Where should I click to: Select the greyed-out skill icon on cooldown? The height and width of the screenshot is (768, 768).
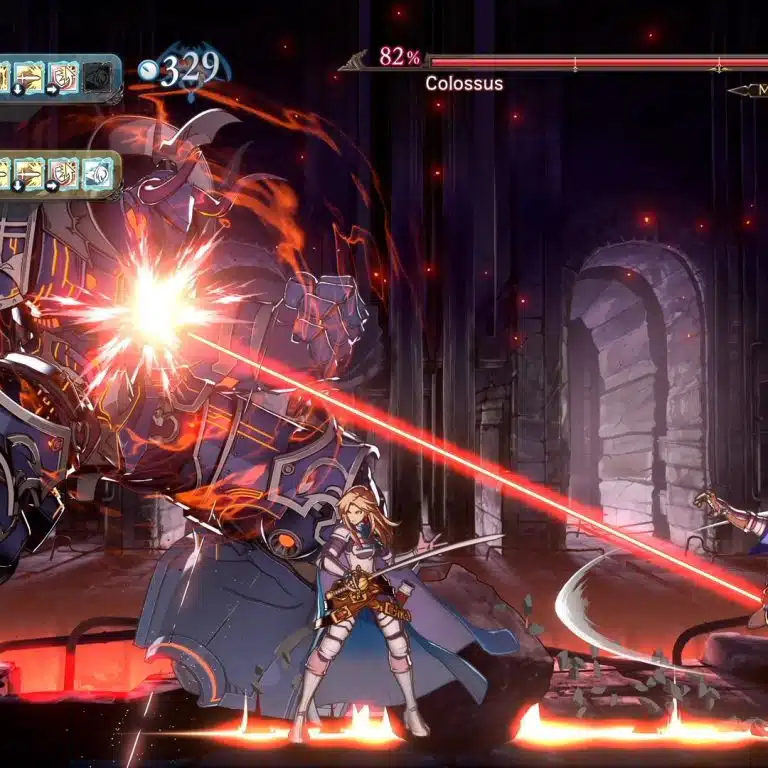(x=97, y=75)
